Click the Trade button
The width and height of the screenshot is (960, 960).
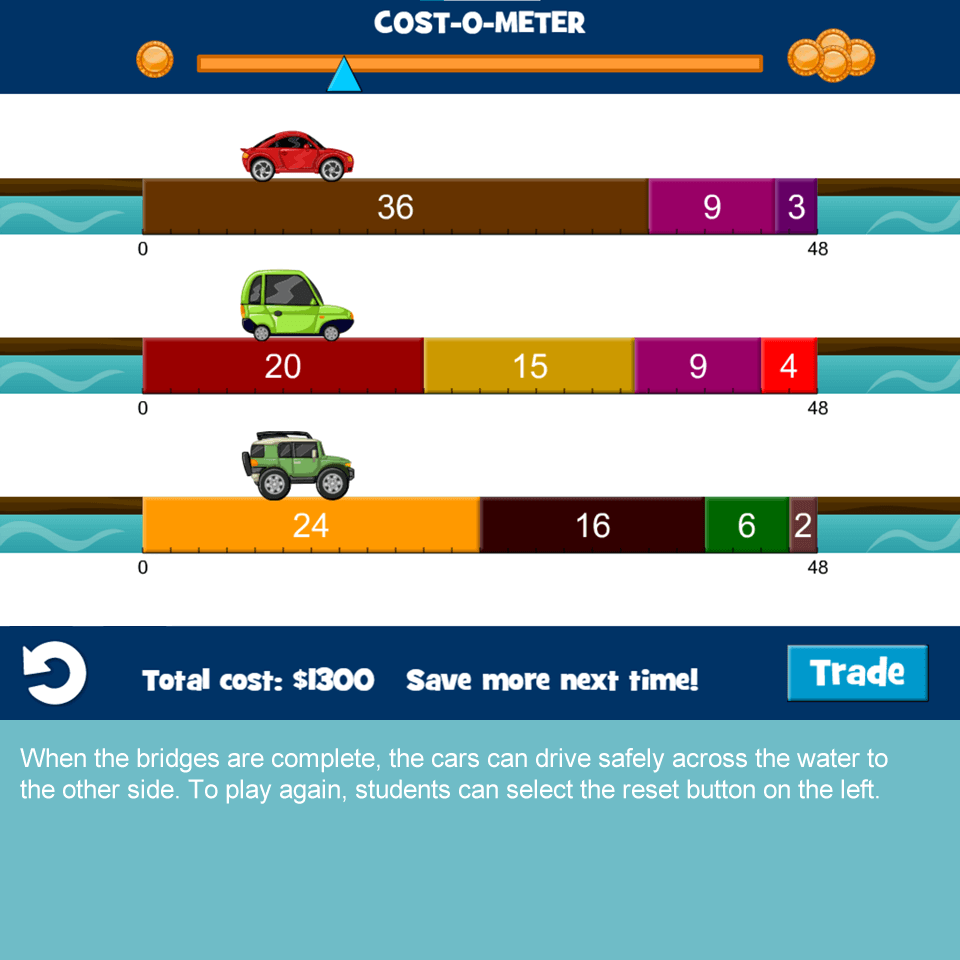point(857,673)
